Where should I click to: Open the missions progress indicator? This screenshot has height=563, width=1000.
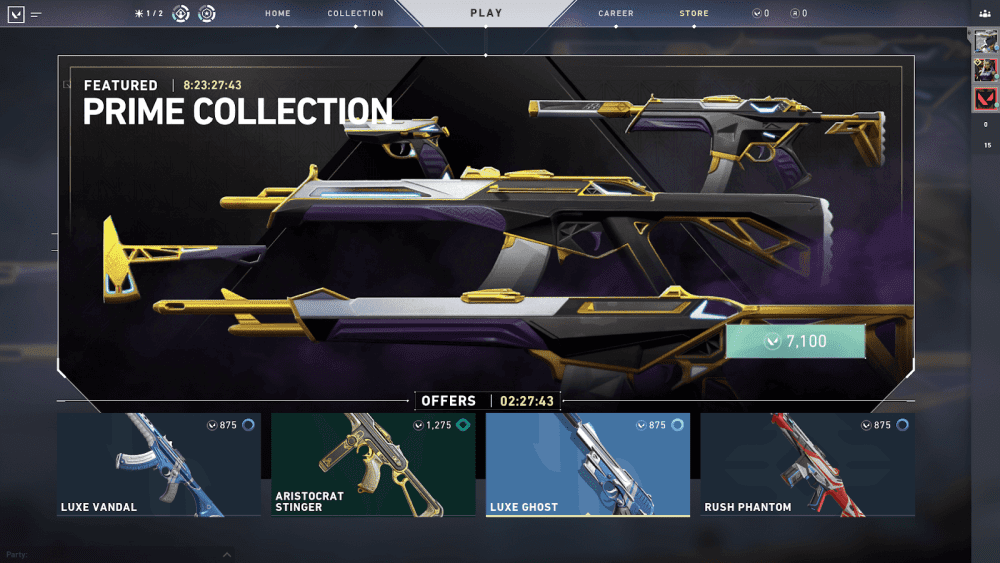click(149, 14)
